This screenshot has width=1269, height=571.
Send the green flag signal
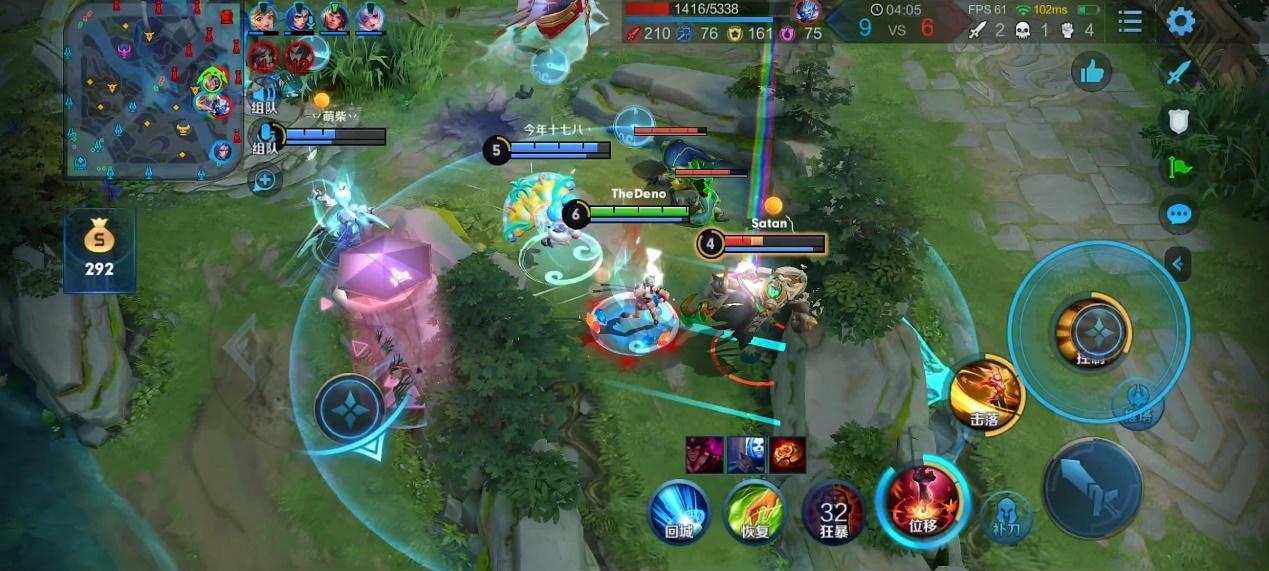pyautogui.click(x=1180, y=167)
